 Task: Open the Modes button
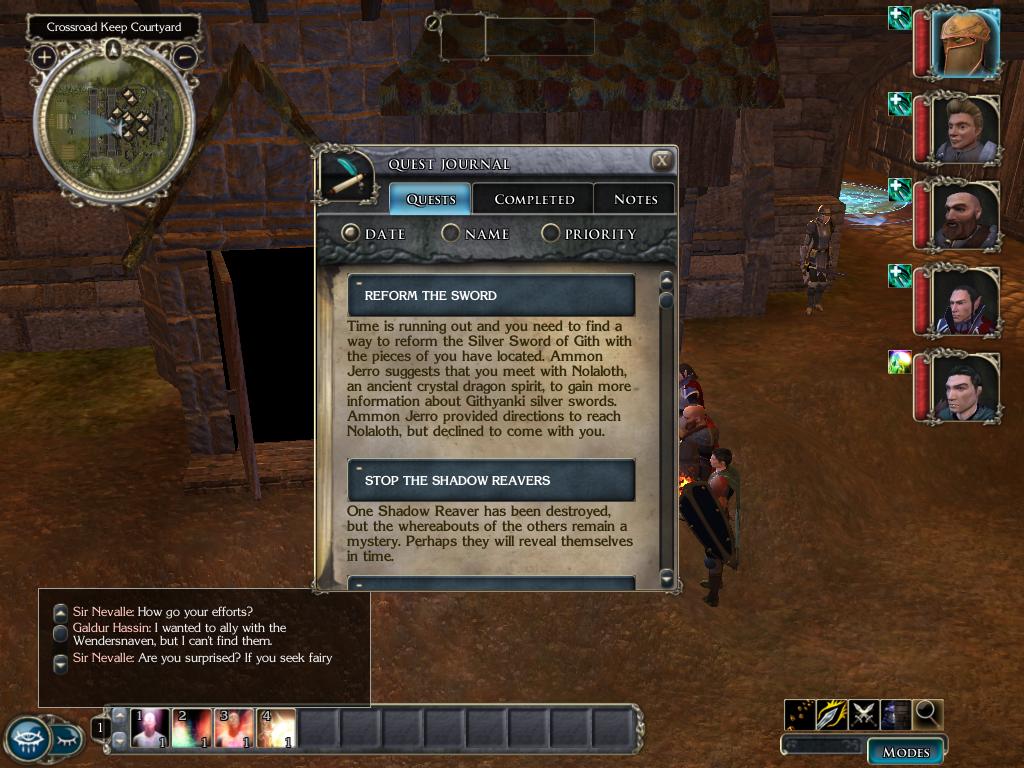906,752
